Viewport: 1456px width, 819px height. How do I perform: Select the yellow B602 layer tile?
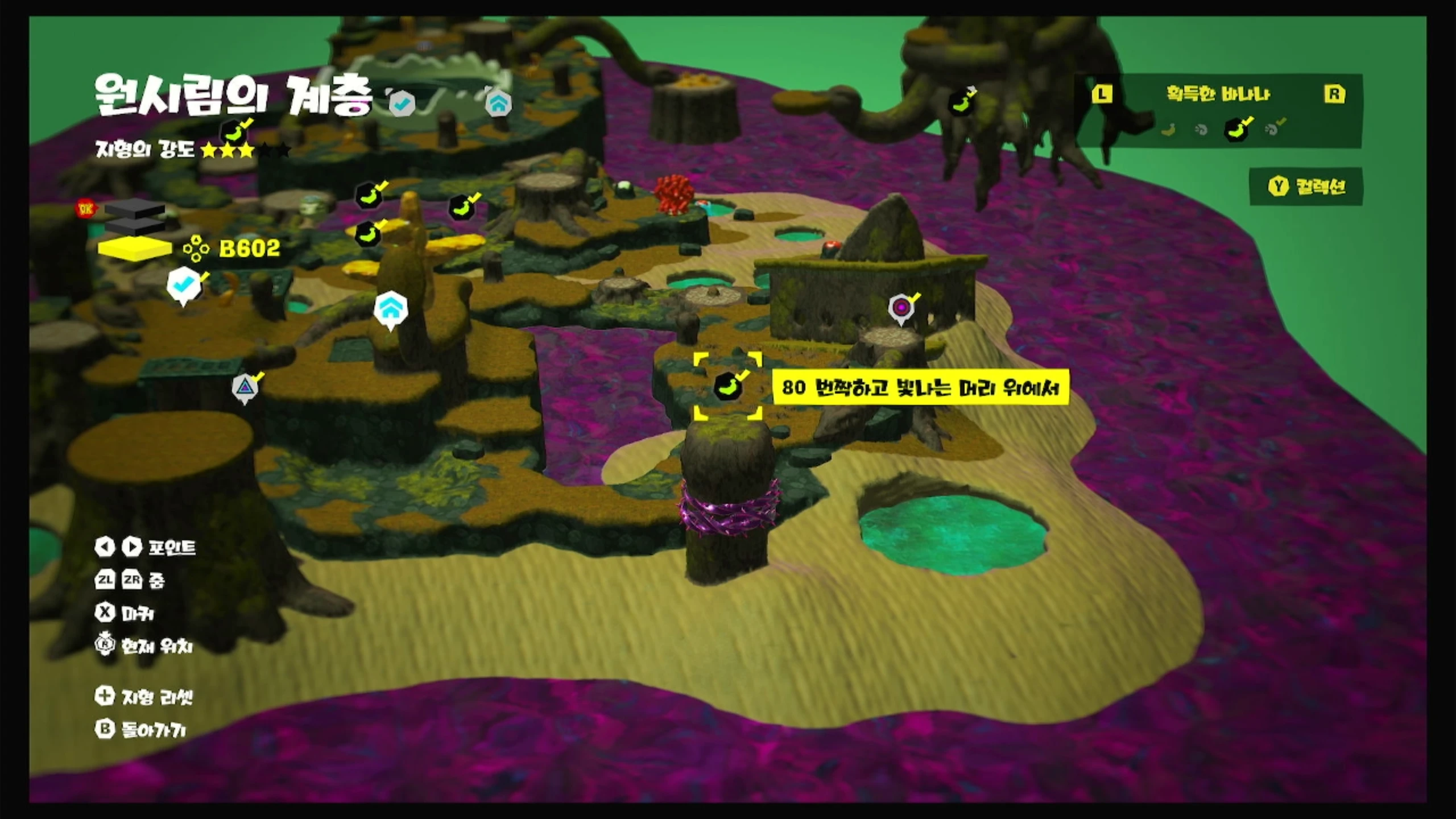[135, 249]
